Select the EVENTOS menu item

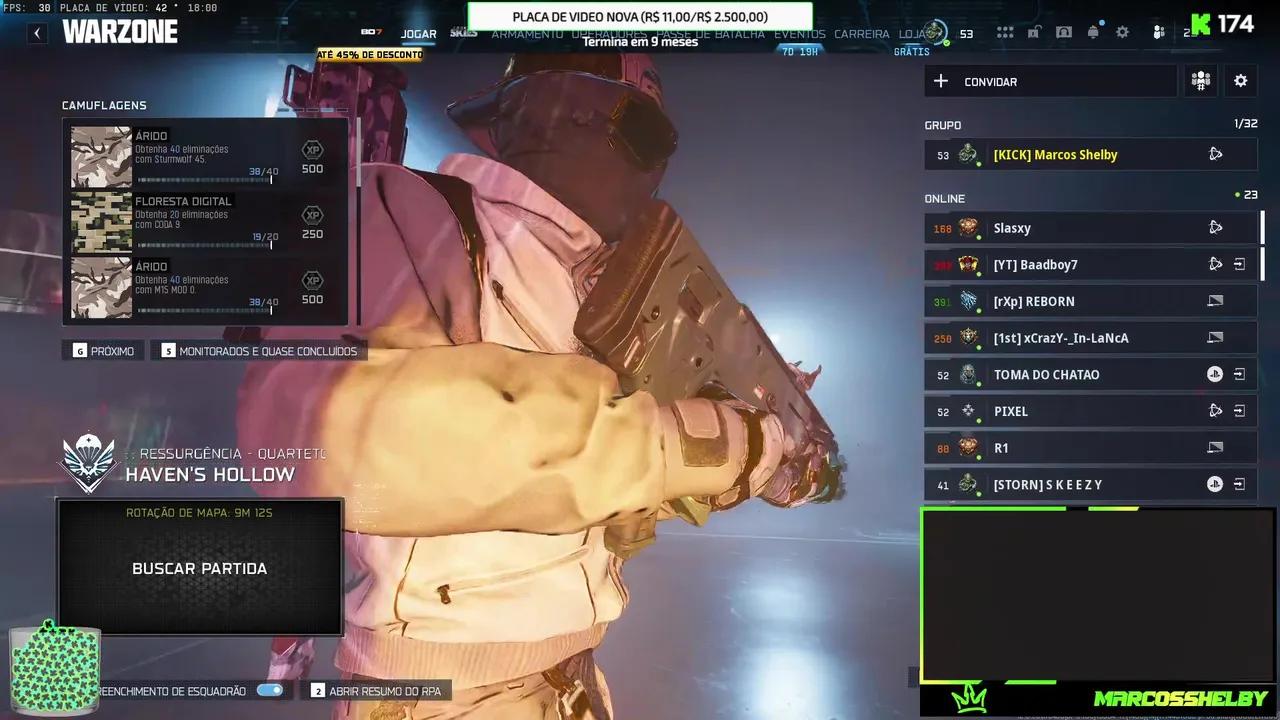pos(800,33)
